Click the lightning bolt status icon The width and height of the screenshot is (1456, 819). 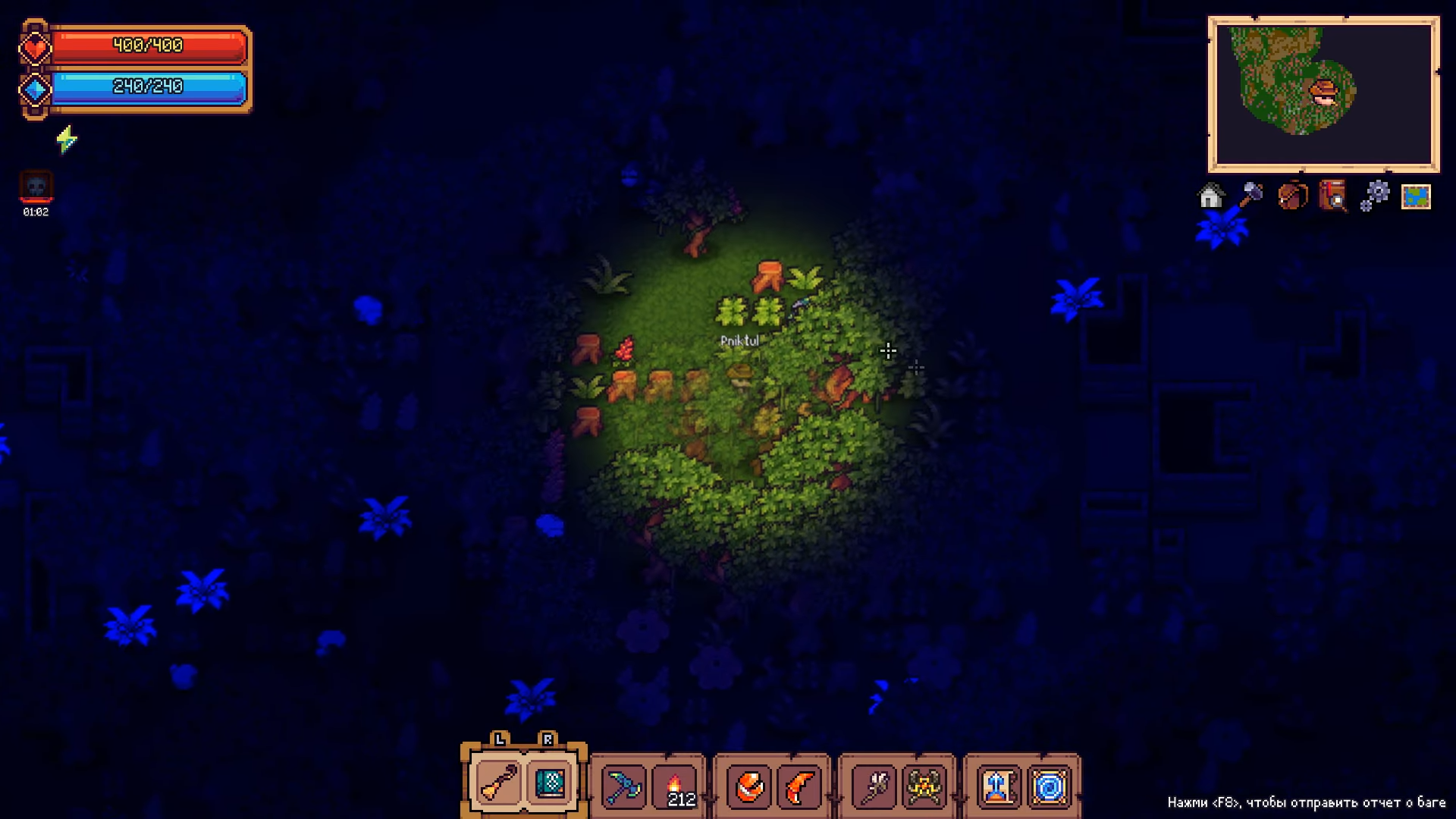[x=67, y=140]
